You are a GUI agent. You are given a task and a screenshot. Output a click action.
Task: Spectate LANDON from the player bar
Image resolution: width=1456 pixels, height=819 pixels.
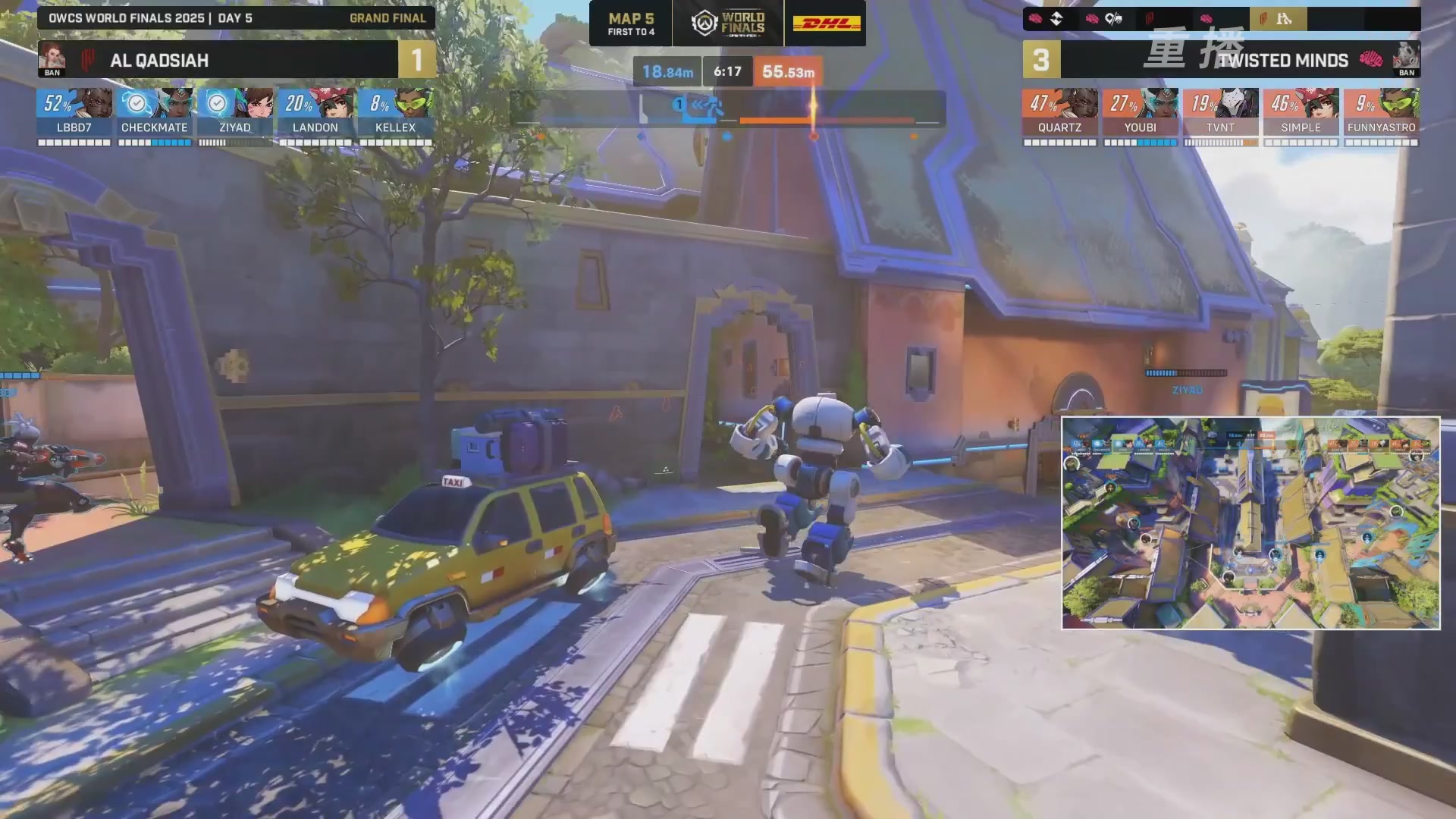[315, 115]
